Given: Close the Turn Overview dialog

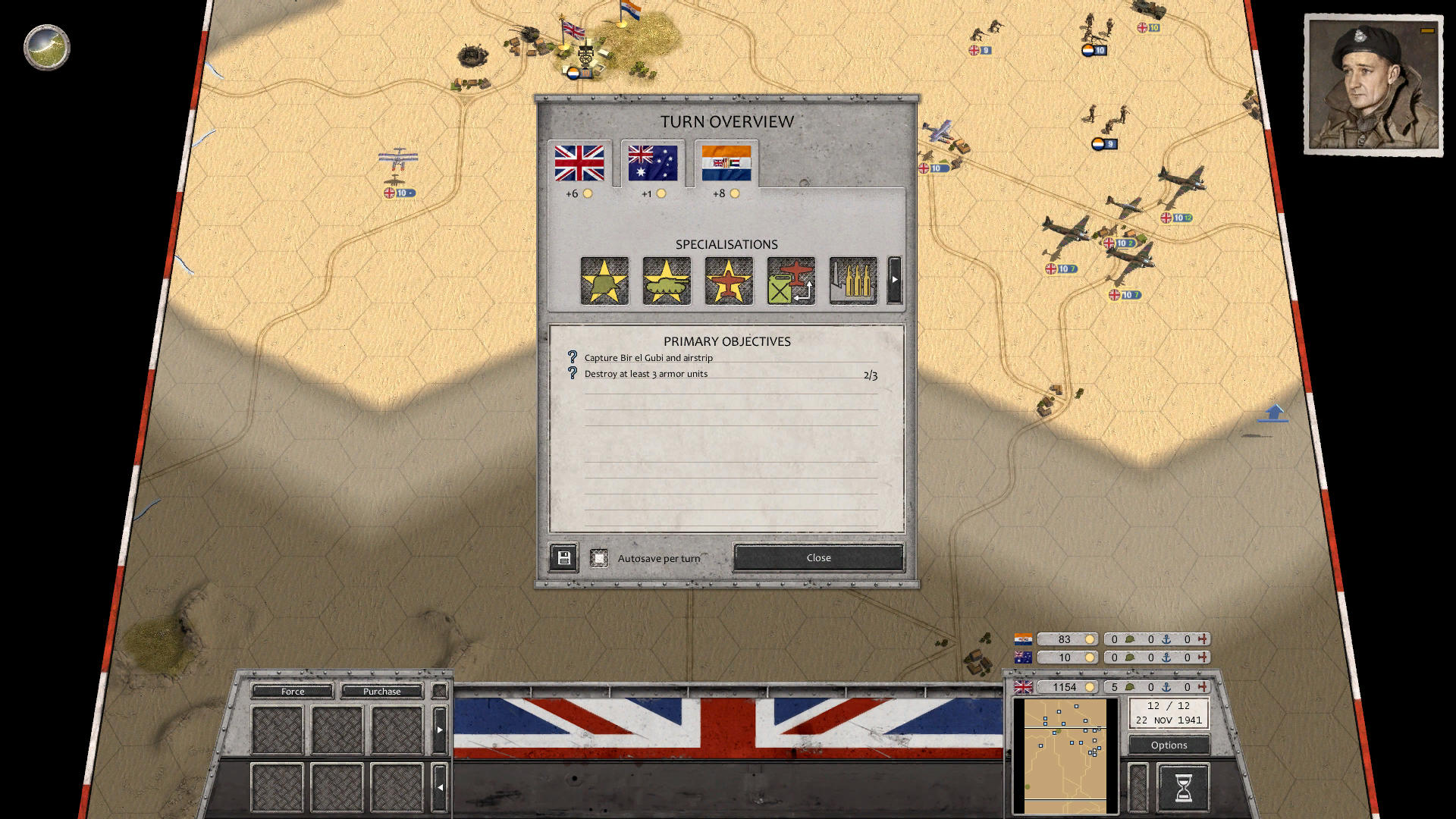Looking at the screenshot, I should (x=817, y=557).
